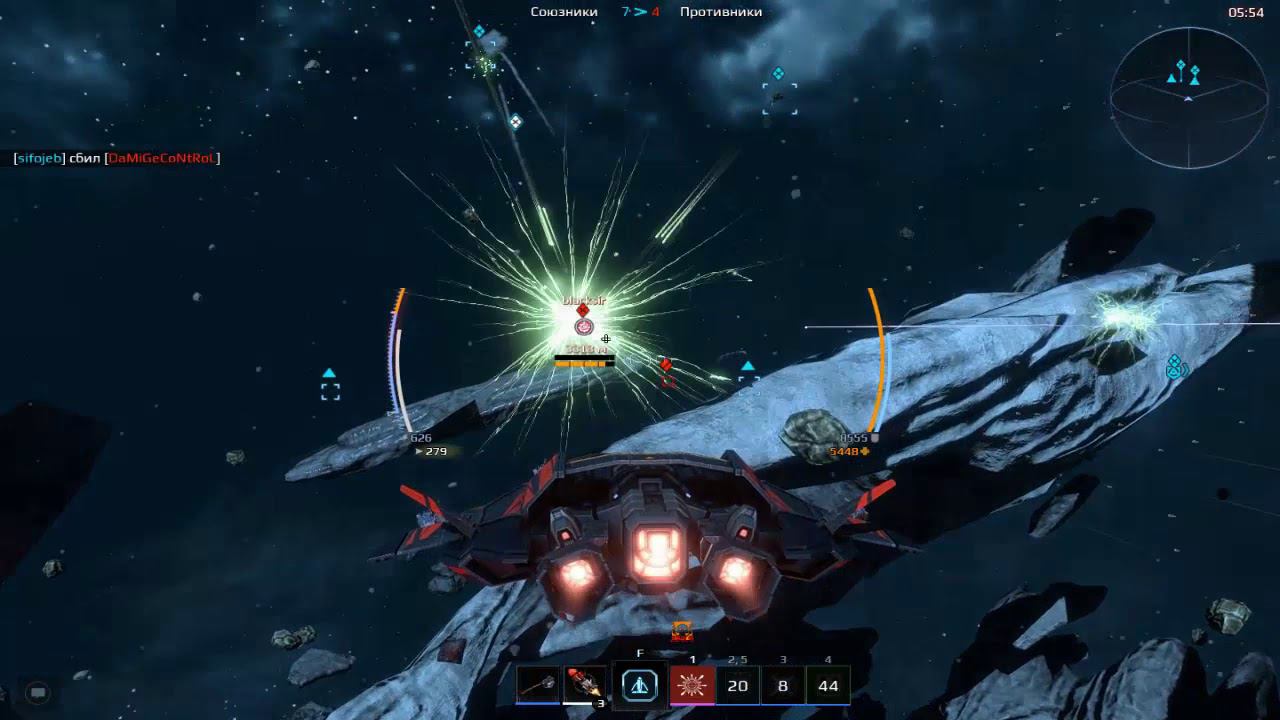
Task: Click the module slot showing cooldown 8
Action: (783, 685)
